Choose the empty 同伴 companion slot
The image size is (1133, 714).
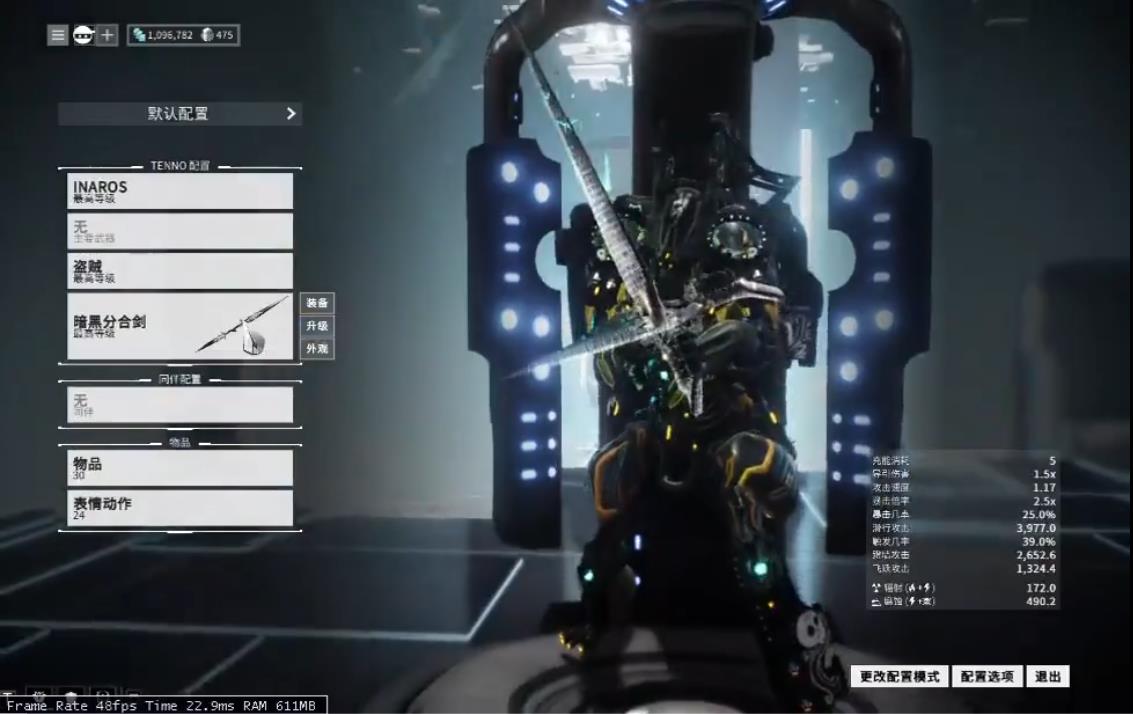180,404
